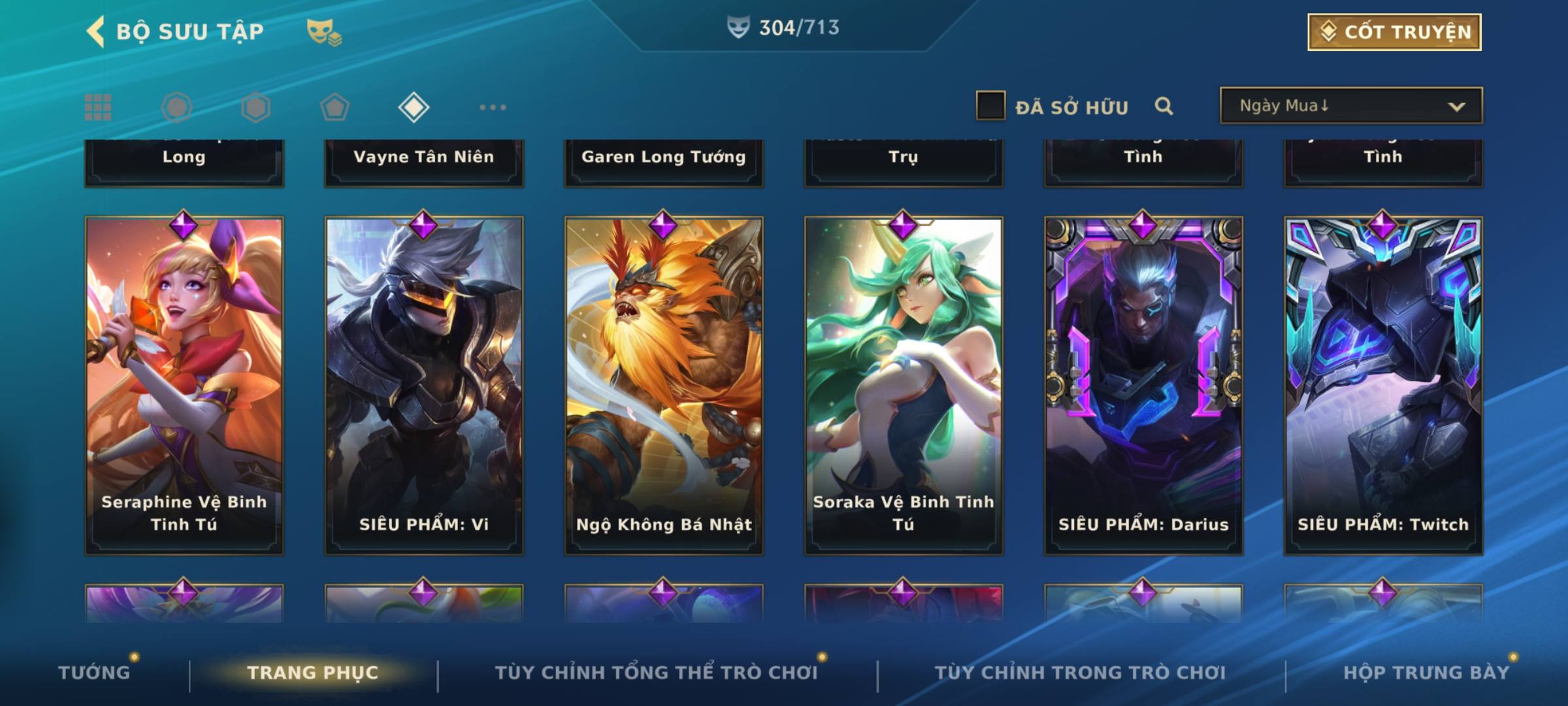Open Ngộ Không Bá Nhật skin card
The image size is (1568, 706).
(x=664, y=386)
